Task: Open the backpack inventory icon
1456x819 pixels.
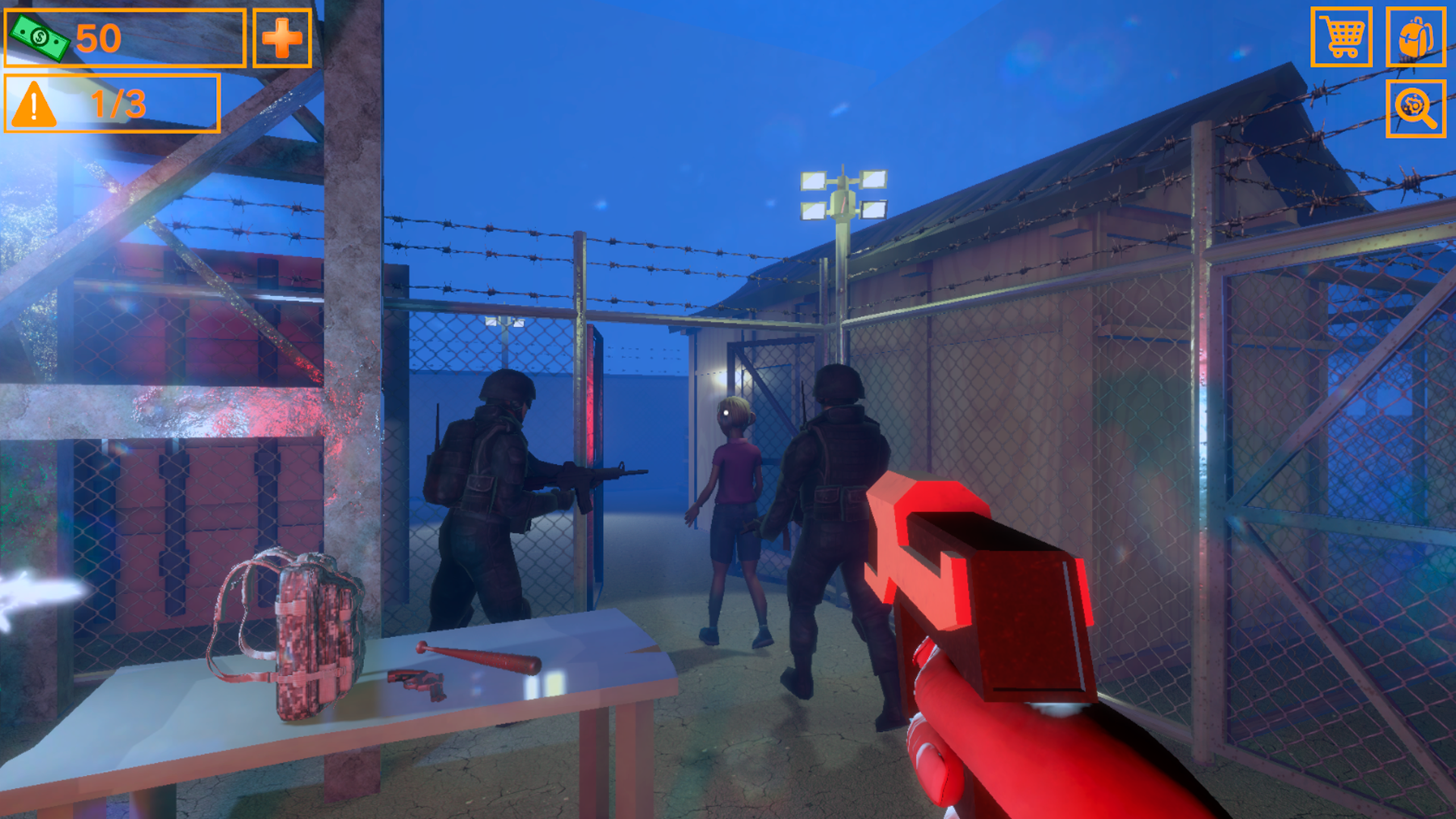Action: [1417, 36]
